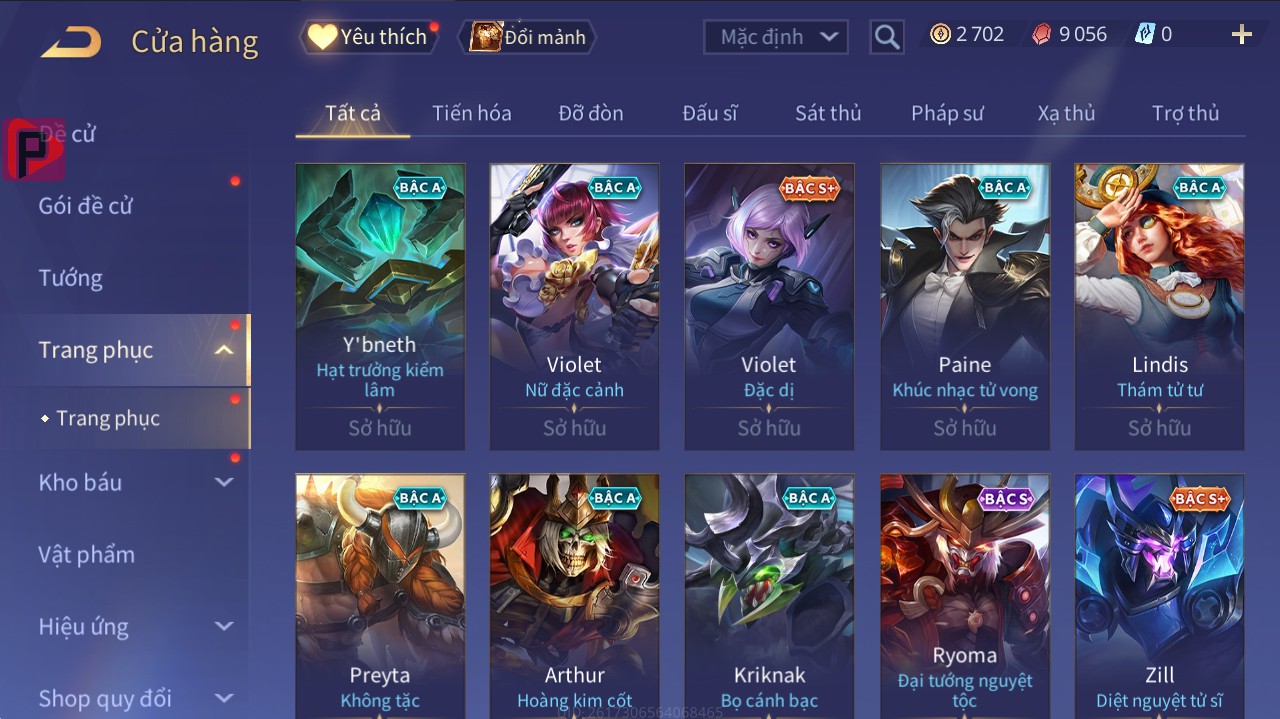Open the Yêu thích favorites list
The image size is (1280, 719).
pos(368,37)
